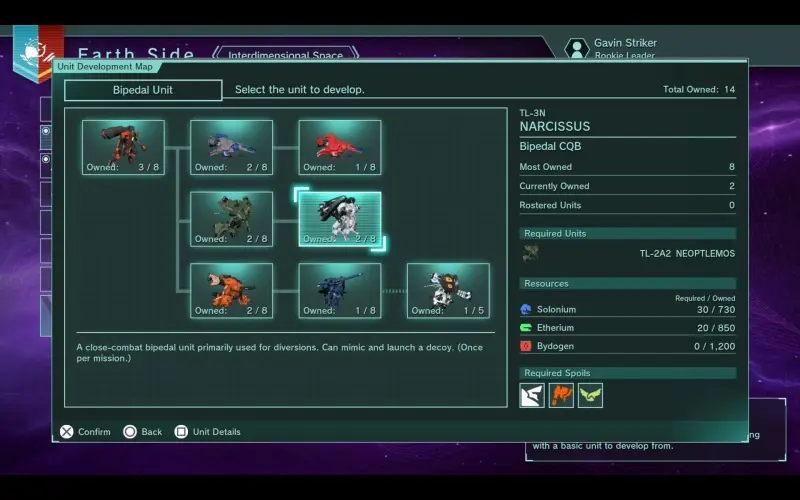This screenshot has width=800, height=500.
Task: Open the Bipedal Unit category selector
Action: tap(143, 90)
